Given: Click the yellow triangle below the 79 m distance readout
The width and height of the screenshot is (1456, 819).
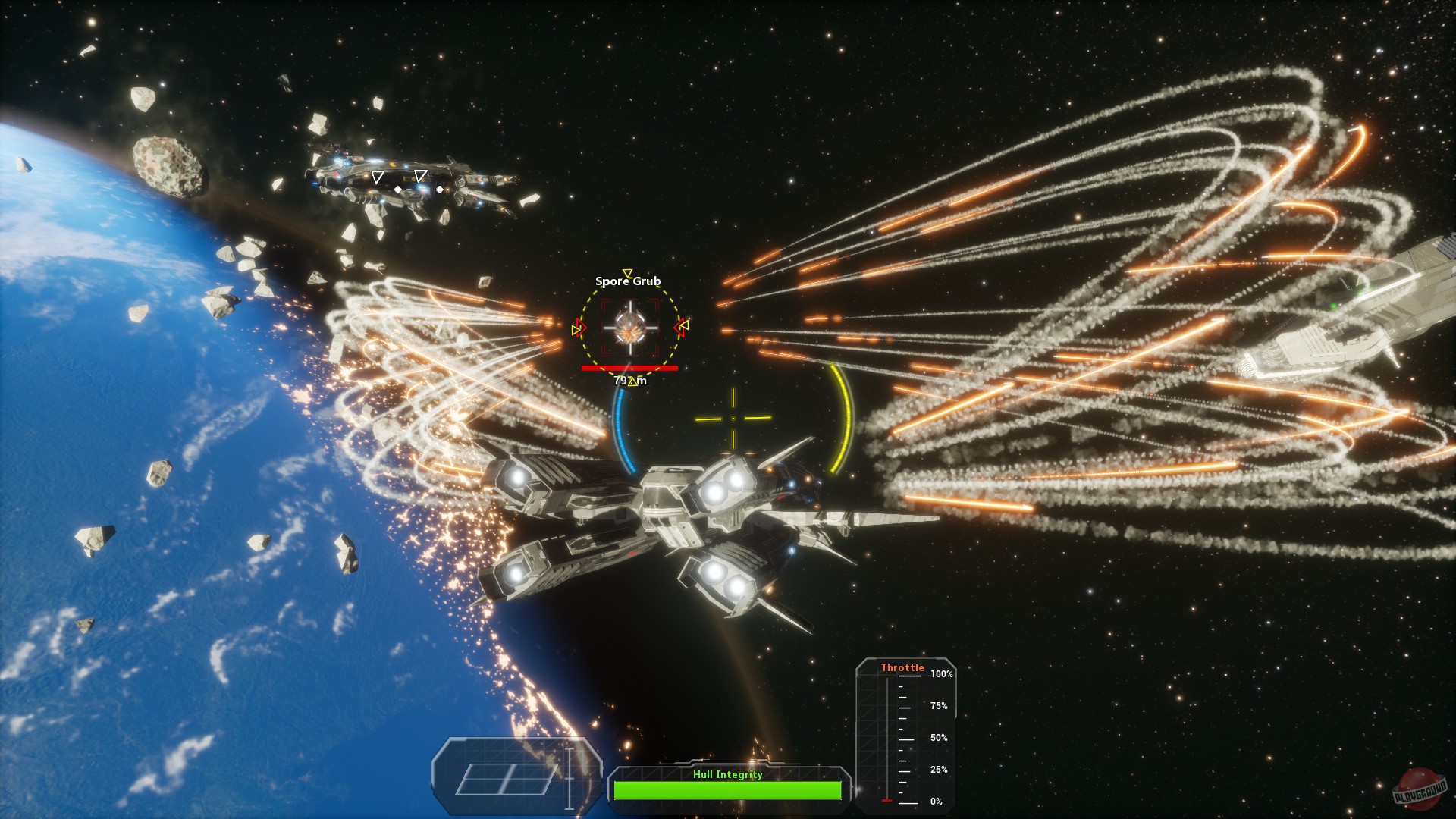Looking at the screenshot, I should click(x=634, y=381).
